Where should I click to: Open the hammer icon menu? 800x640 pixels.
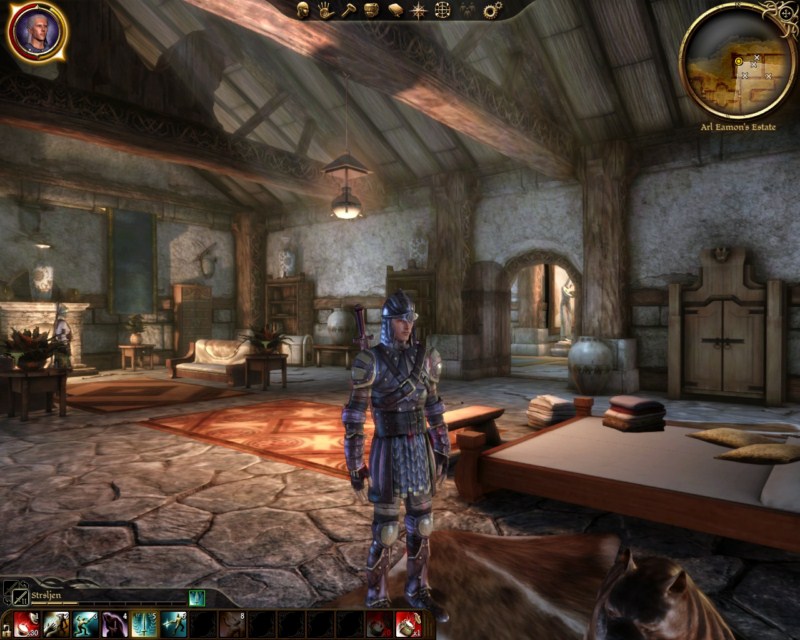click(349, 10)
